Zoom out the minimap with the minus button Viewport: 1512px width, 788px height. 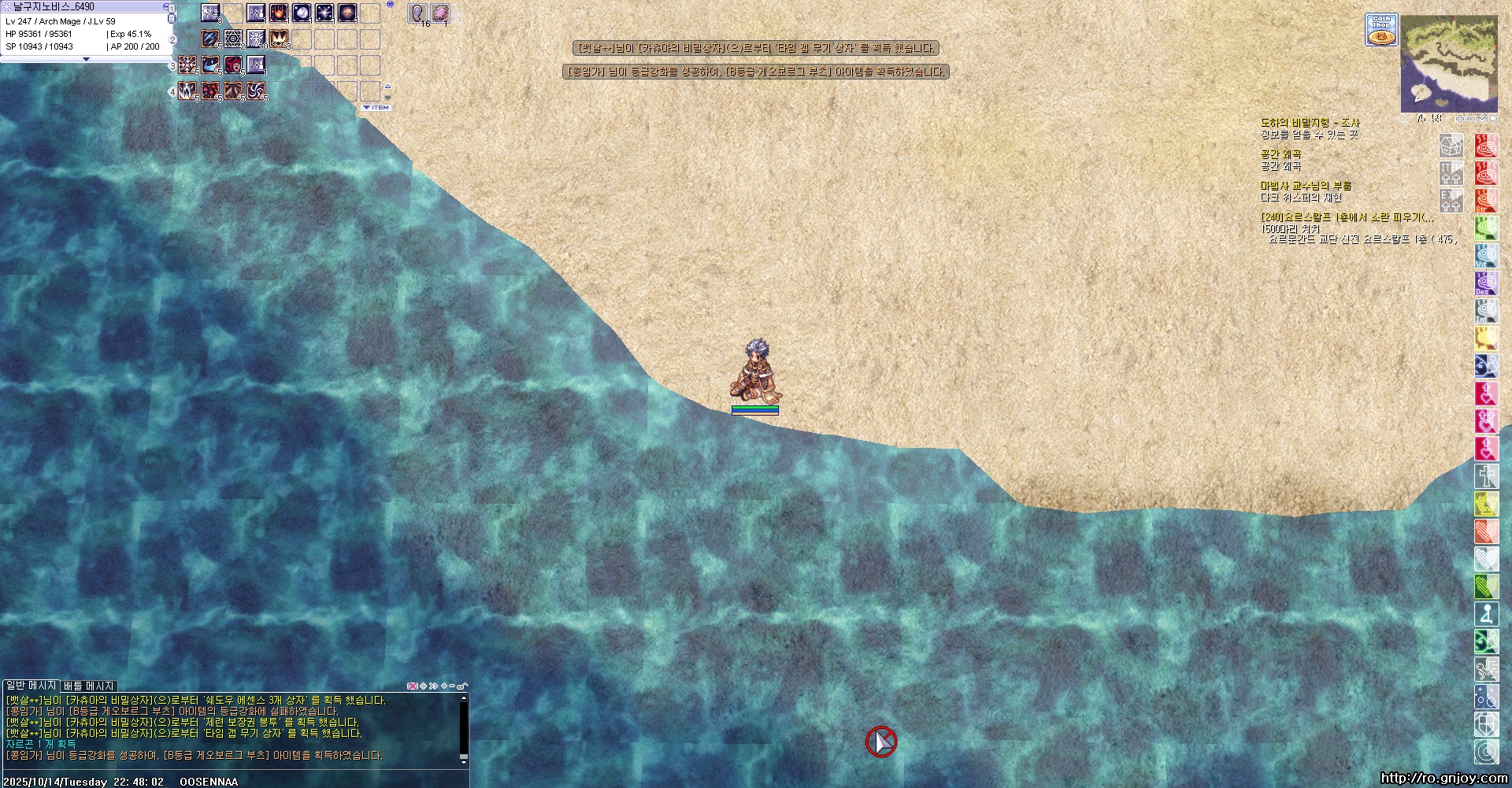click(x=1470, y=119)
